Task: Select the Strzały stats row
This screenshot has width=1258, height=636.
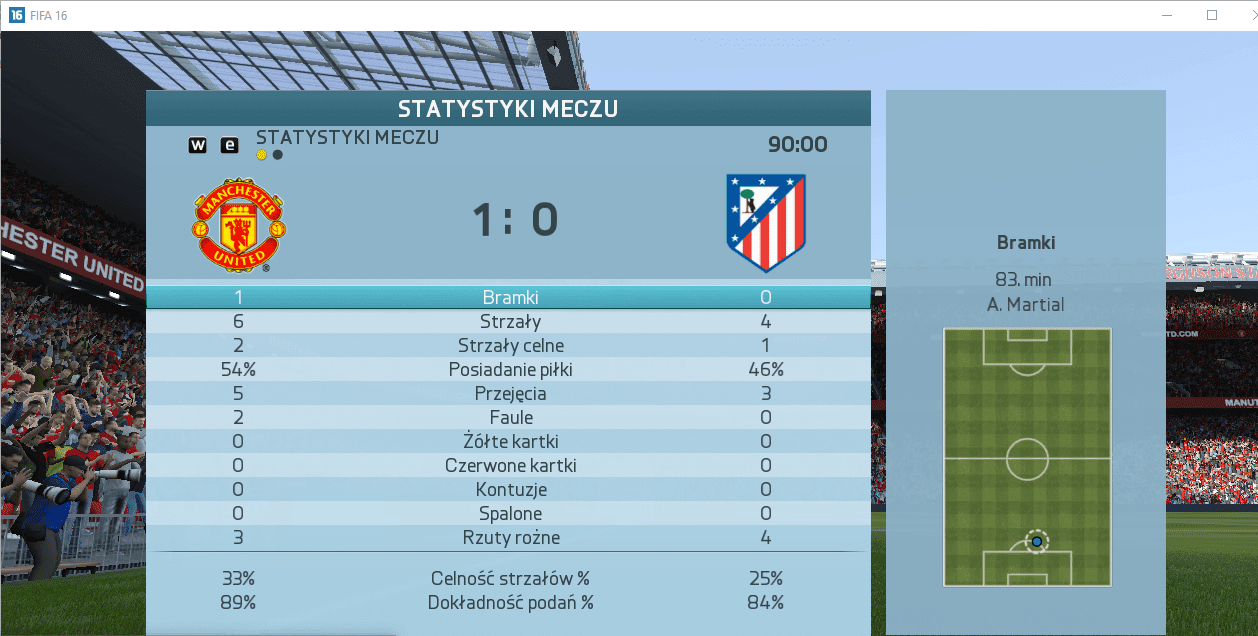Action: coord(510,321)
